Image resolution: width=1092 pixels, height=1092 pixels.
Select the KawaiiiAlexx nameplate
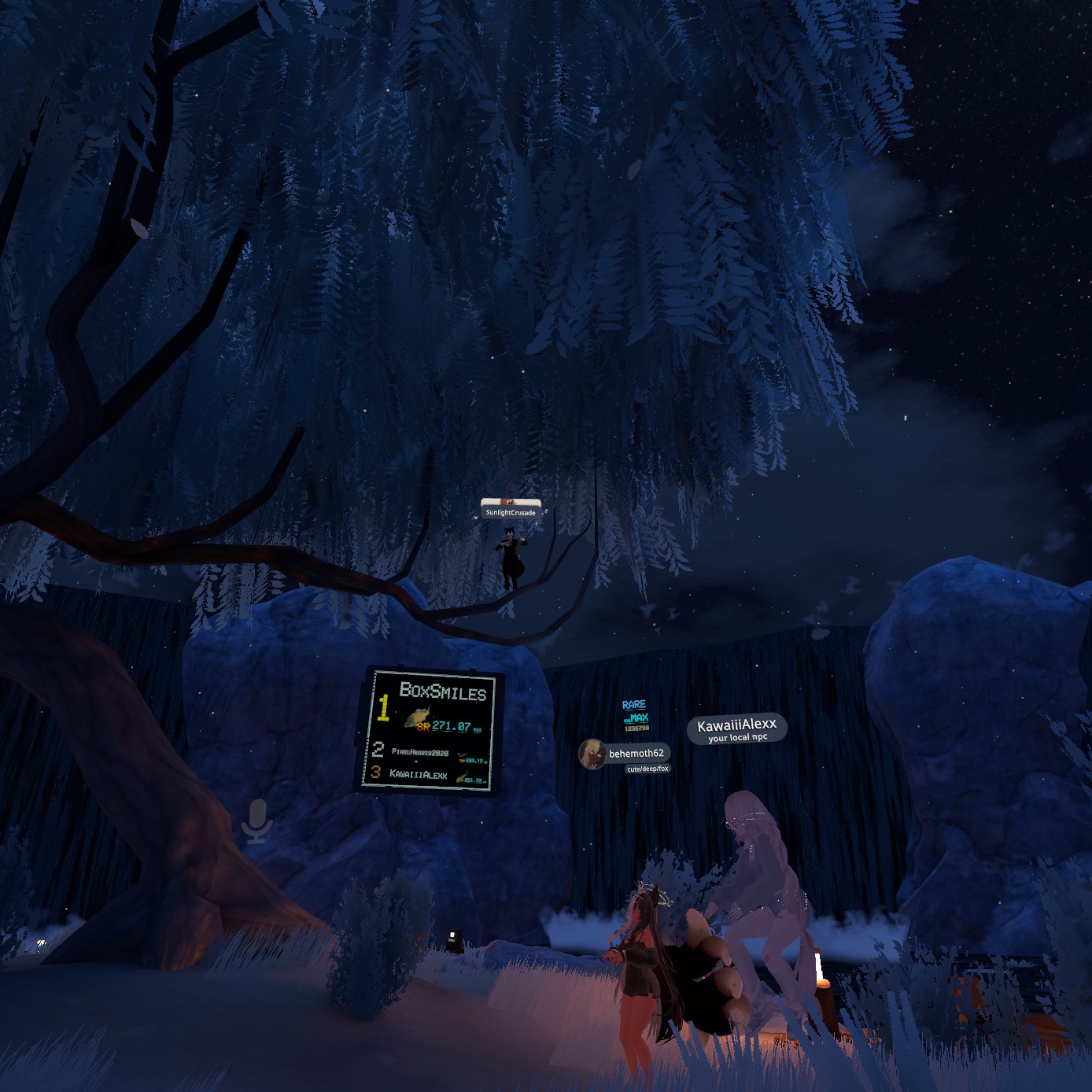pos(736,728)
